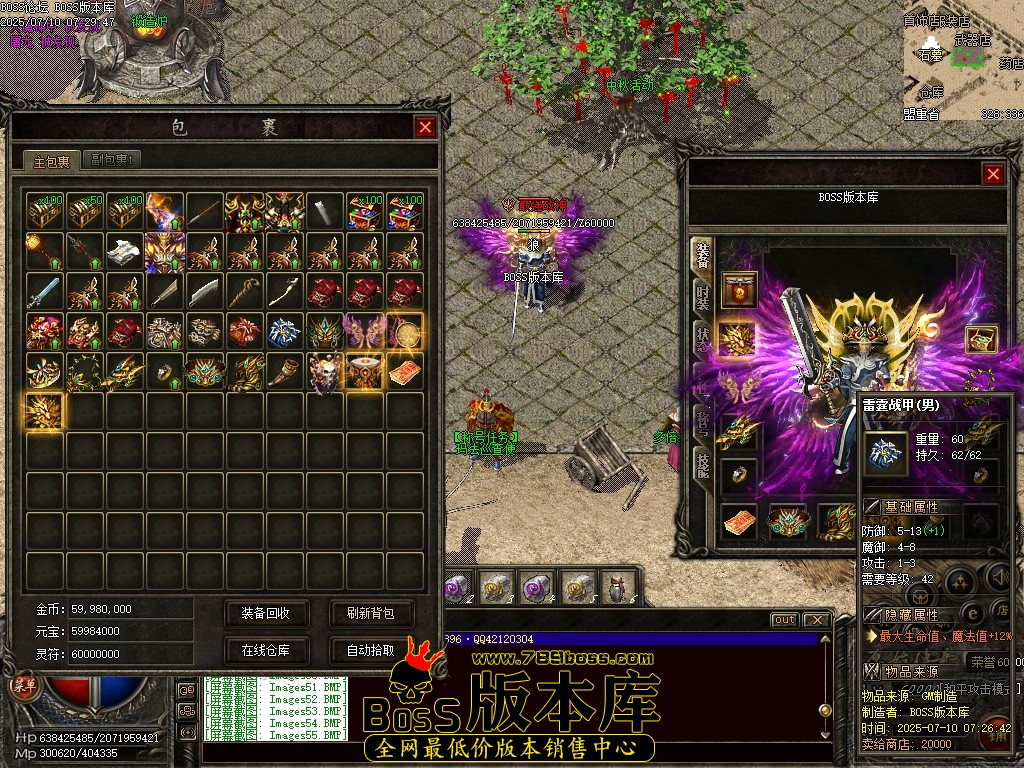This screenshot has width=1024, height=768.
Task: Close the character equipment panel
Action: (993, 174)
